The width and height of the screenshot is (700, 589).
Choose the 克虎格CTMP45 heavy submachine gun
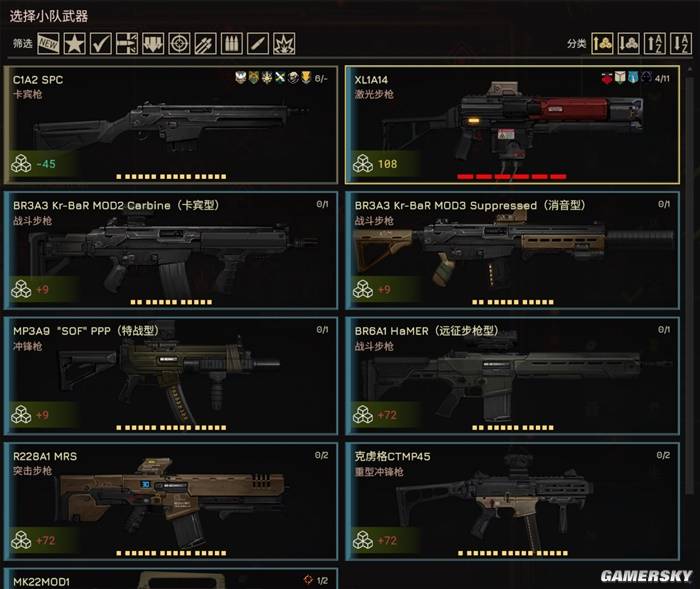pyautogui.click(x=512, y=502)
